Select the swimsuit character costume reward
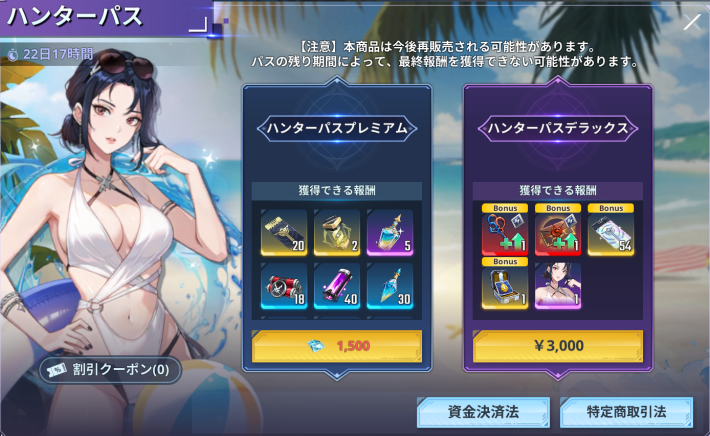 (x=558, y=287)
